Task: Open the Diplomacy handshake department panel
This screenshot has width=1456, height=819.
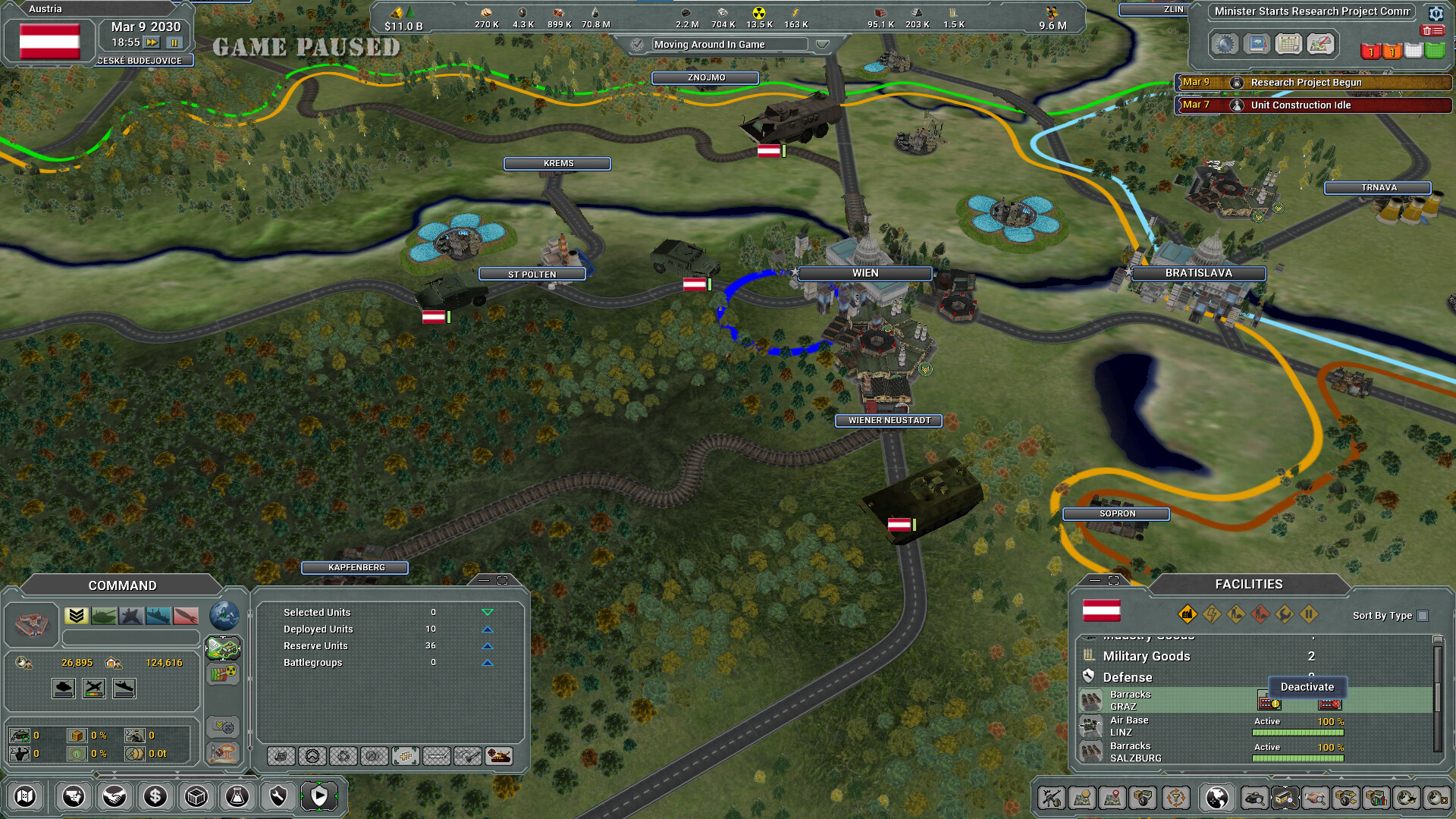Action: coord(115,797)
